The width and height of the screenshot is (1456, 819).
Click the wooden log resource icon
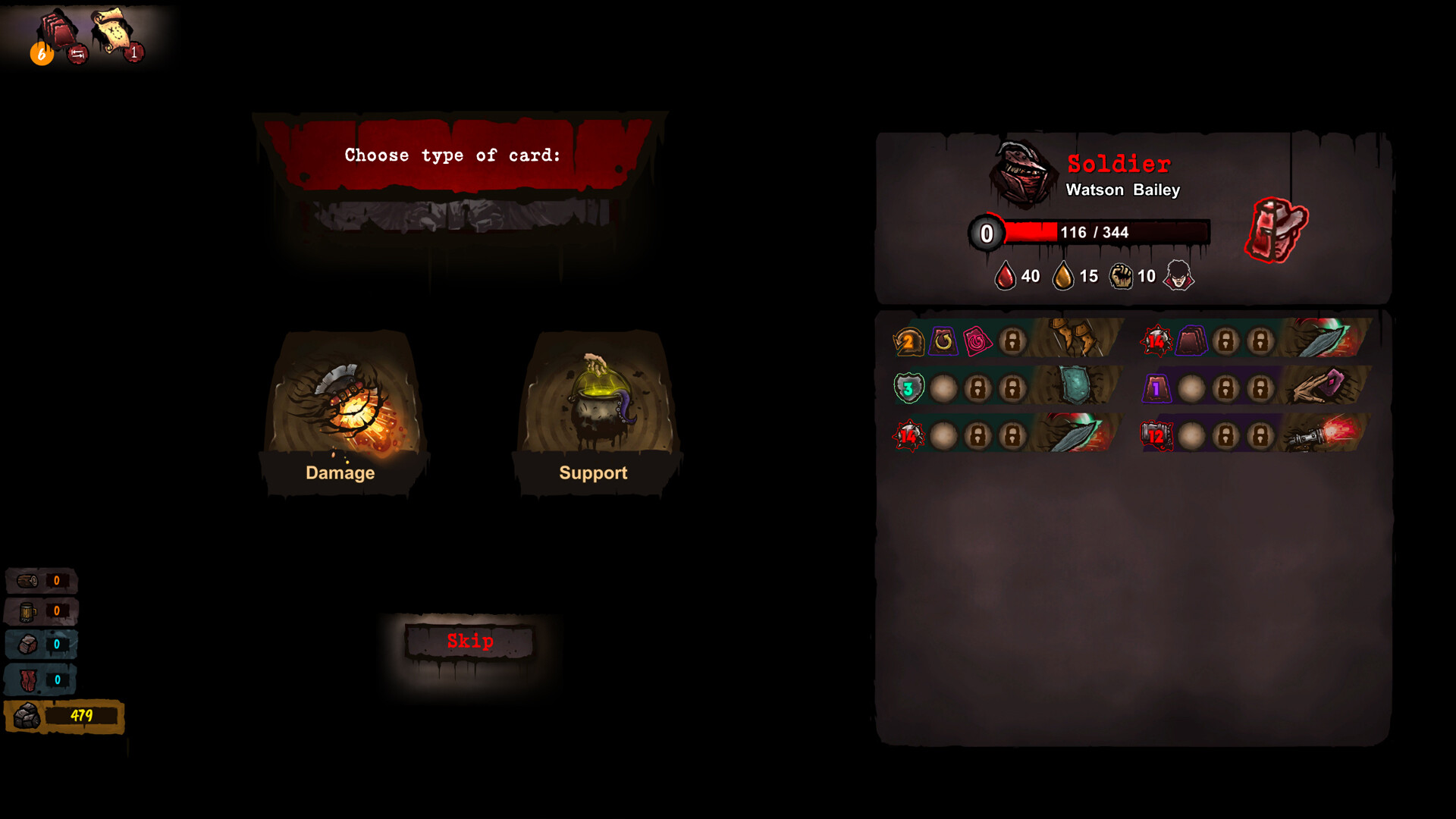27,579
